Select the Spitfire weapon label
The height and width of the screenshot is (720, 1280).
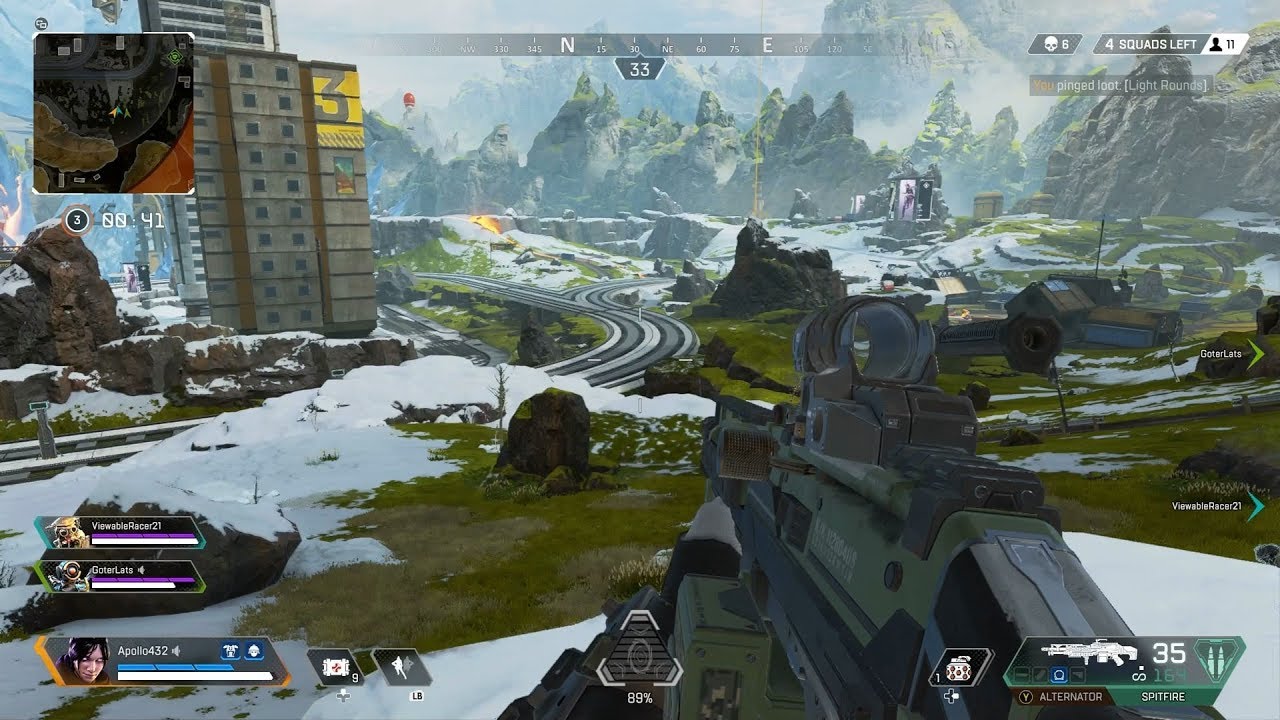coord(1163,696)
